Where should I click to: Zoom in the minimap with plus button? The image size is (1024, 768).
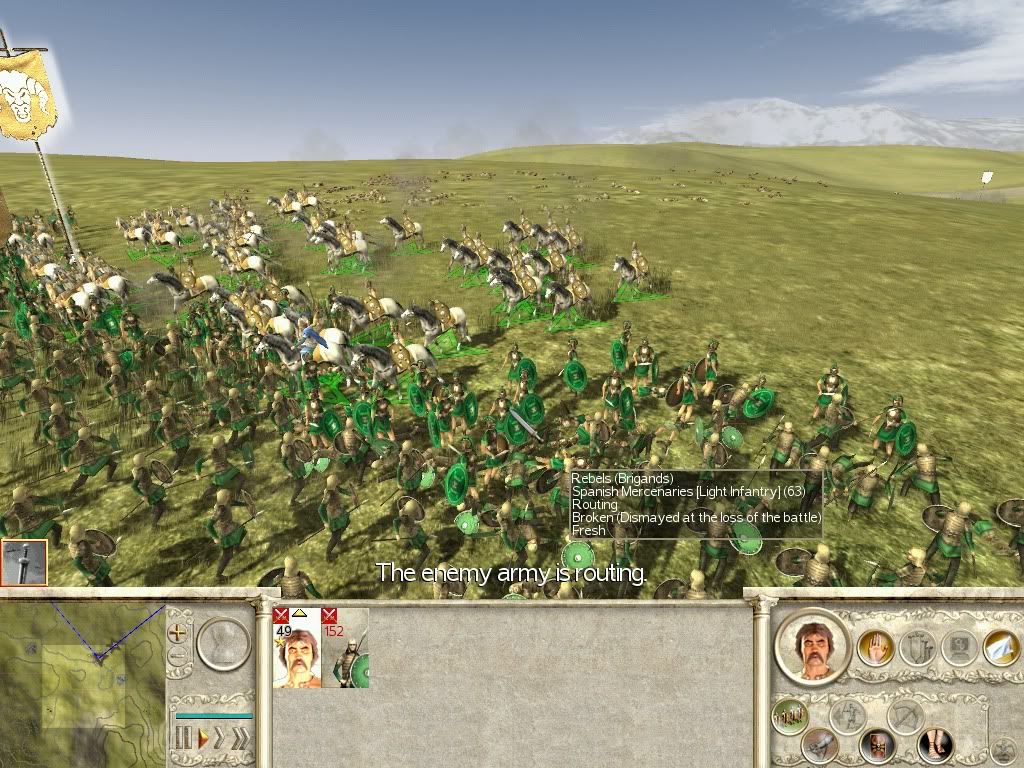[179, 633]
